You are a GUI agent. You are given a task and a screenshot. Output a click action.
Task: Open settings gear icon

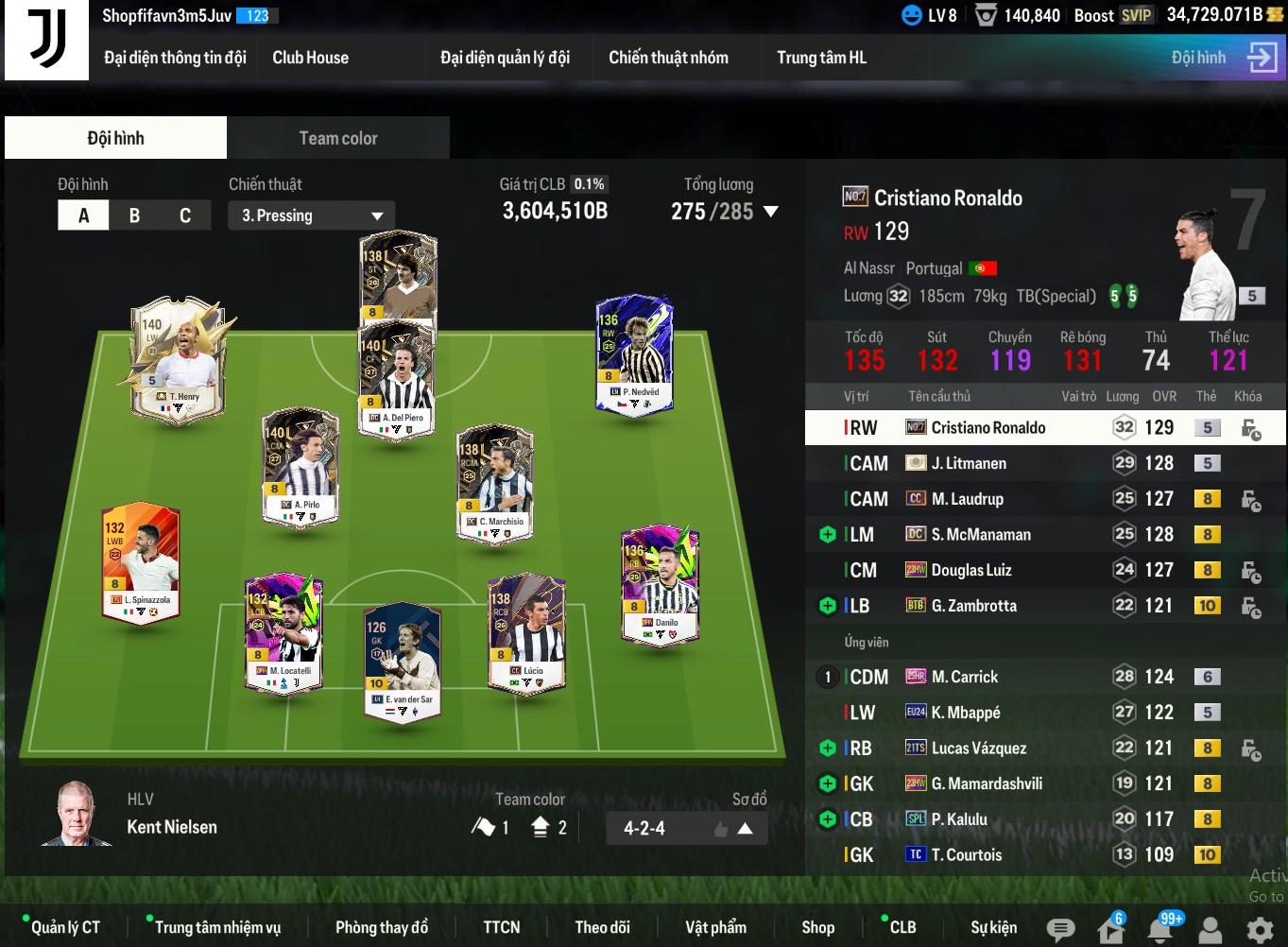1260,929
